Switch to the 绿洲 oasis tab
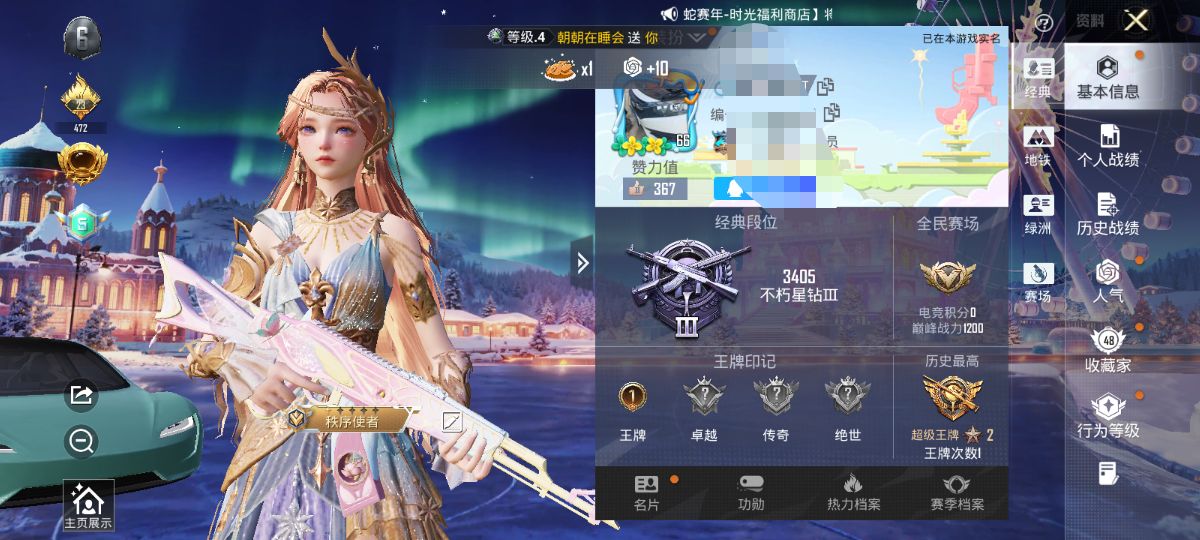This screenshot has width=1200, height=540. (1038, 214)
